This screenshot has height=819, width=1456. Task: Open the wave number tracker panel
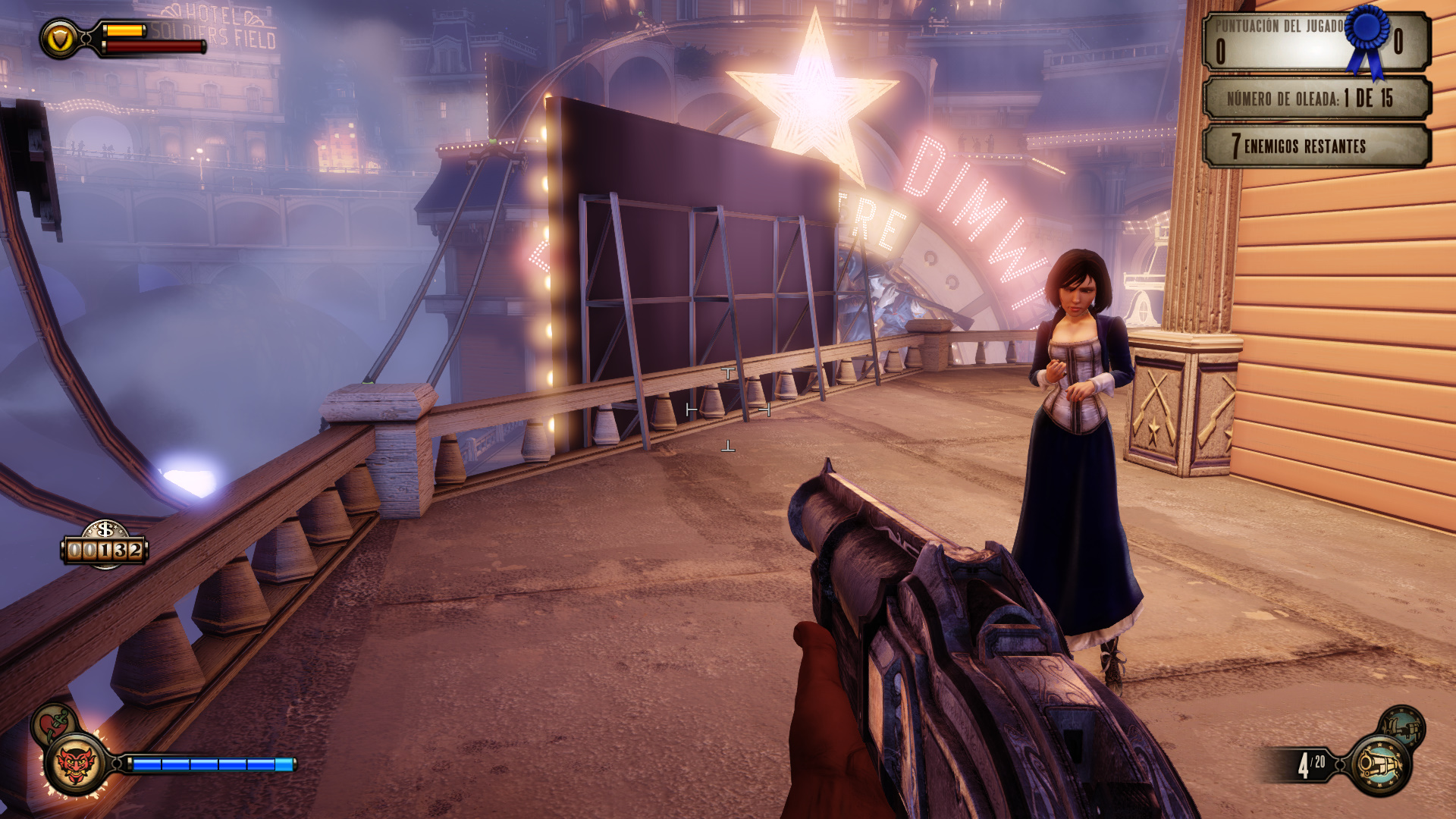[x=1316, y=99]
